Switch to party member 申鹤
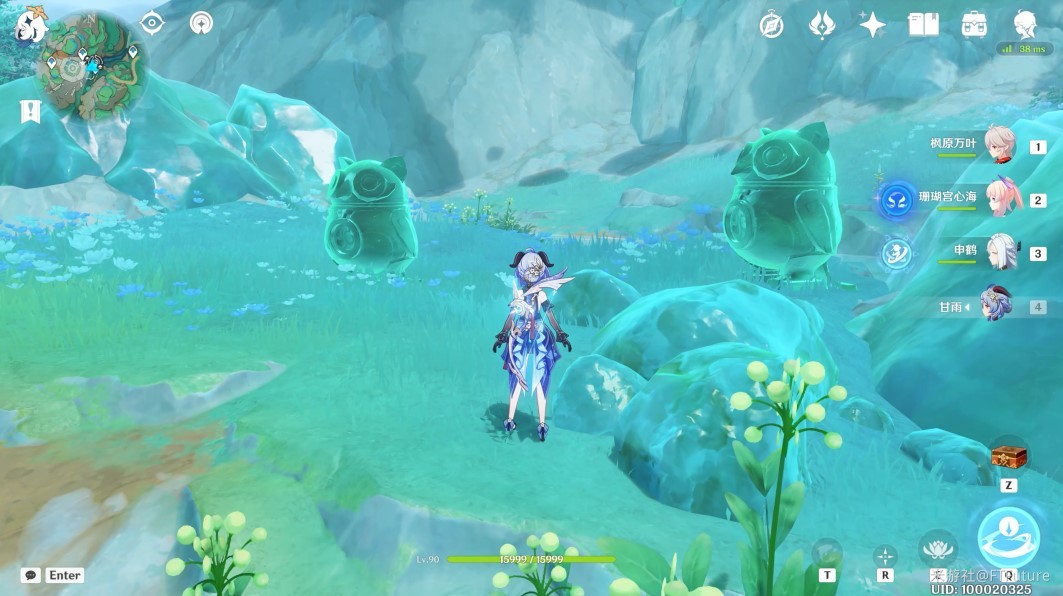The height and width of the screenshot is (596, 1063). click(998, 251)
